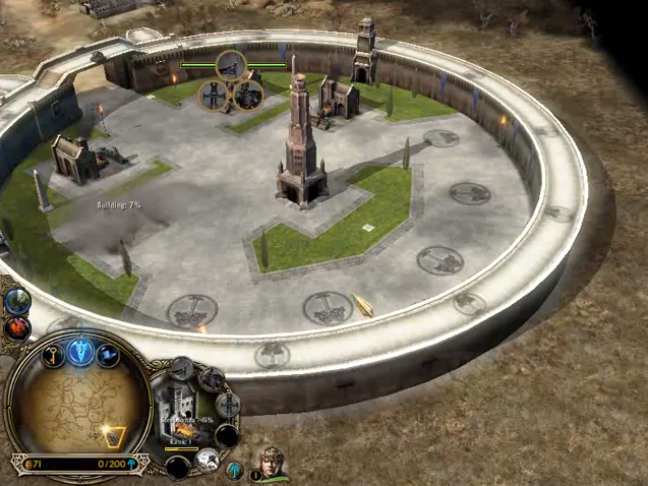Screen dimensions: 648x486
Task: Click the green and blue orb button
Action: pos(17,300)
